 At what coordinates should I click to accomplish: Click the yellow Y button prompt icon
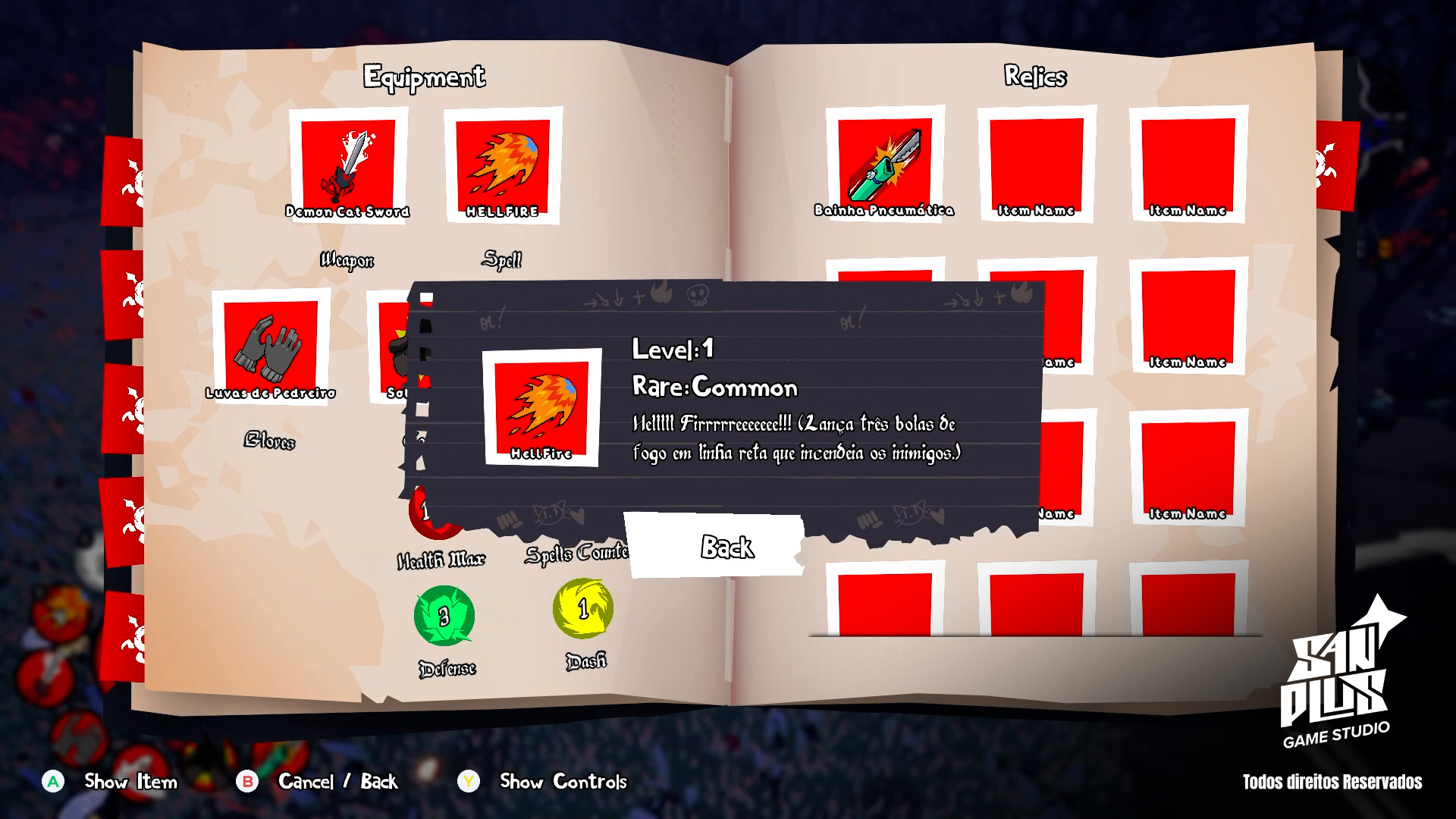[470, 781]
